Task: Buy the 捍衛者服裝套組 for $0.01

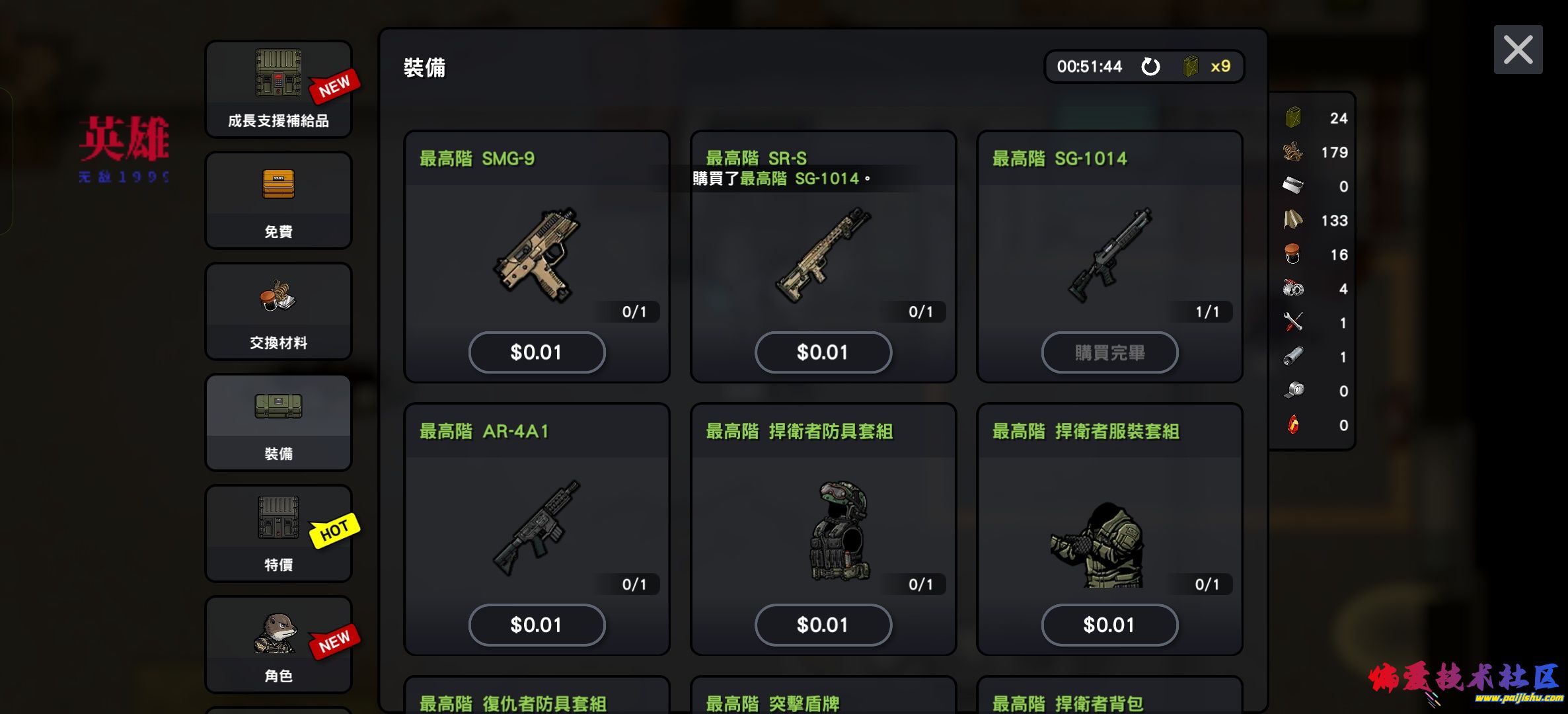Action: tap(1109, 625)
